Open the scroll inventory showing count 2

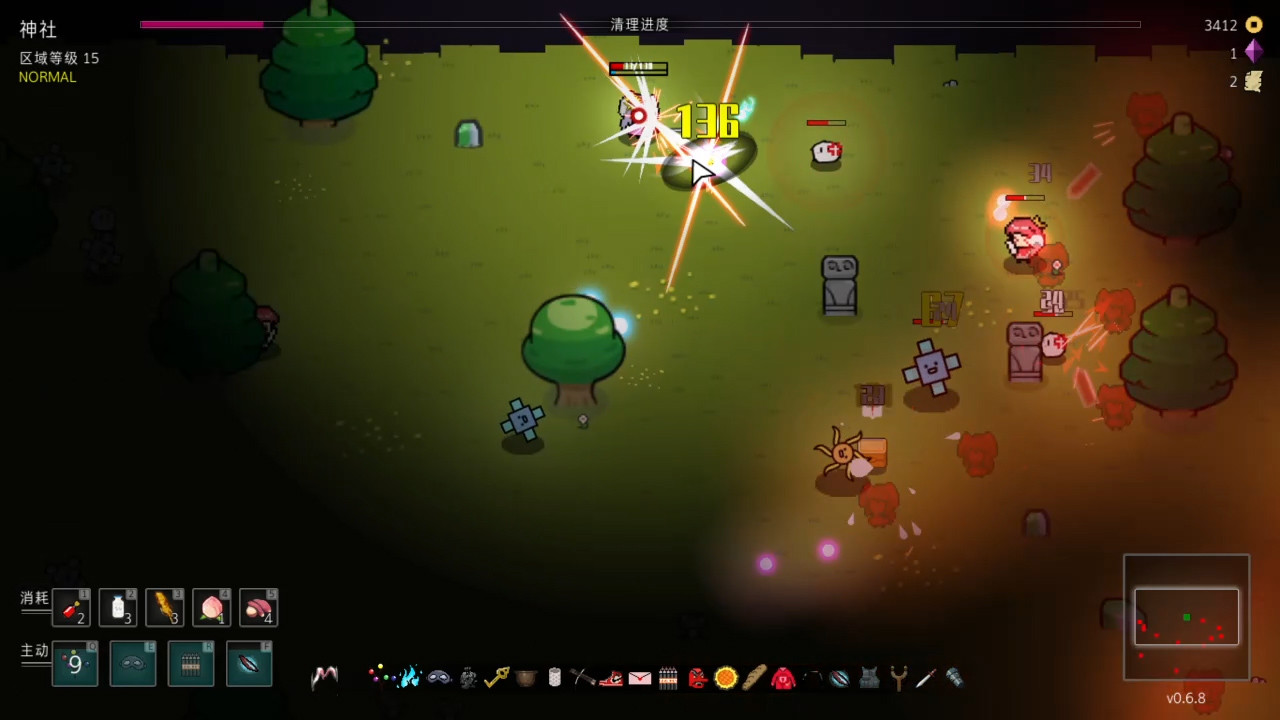click(1252, 81)
